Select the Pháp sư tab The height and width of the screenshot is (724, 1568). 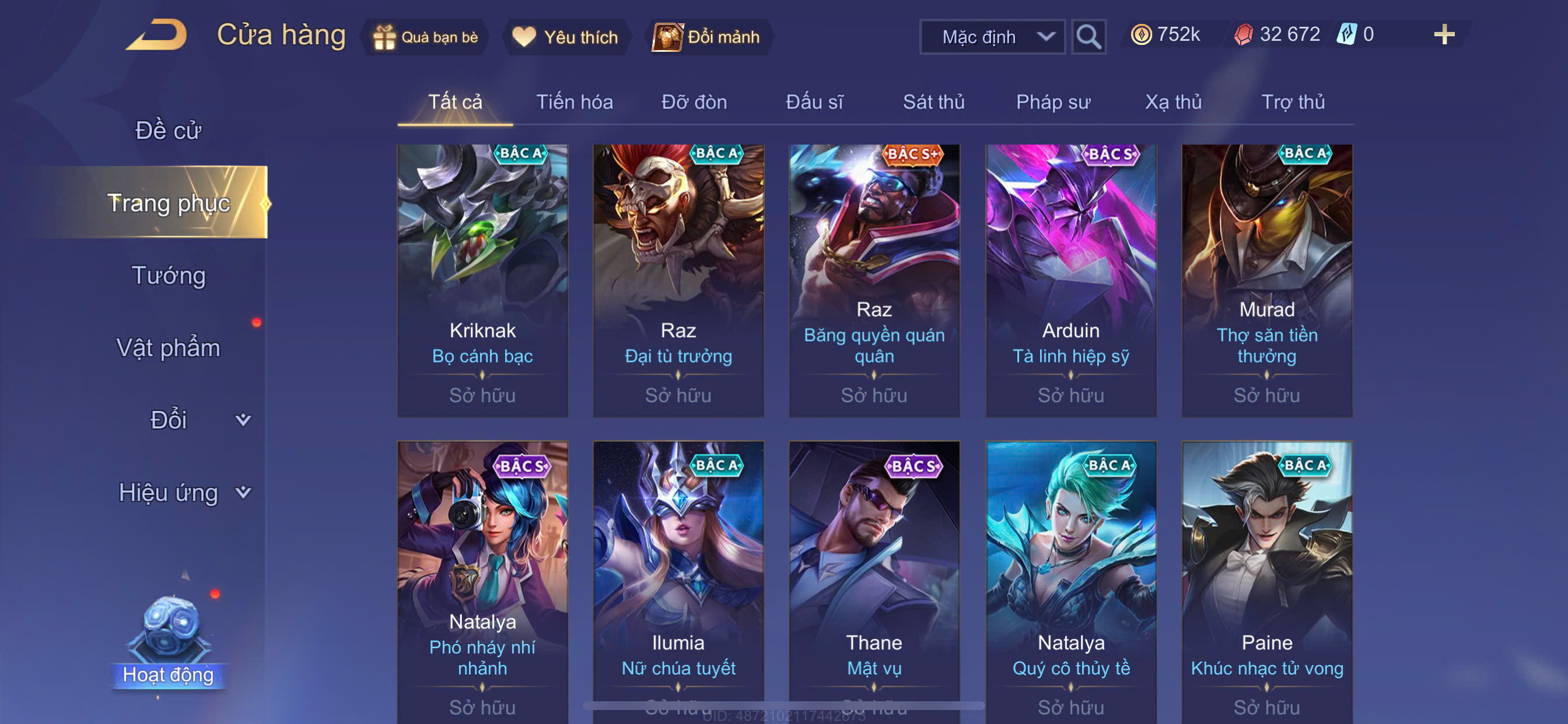tap(1053, 102)
